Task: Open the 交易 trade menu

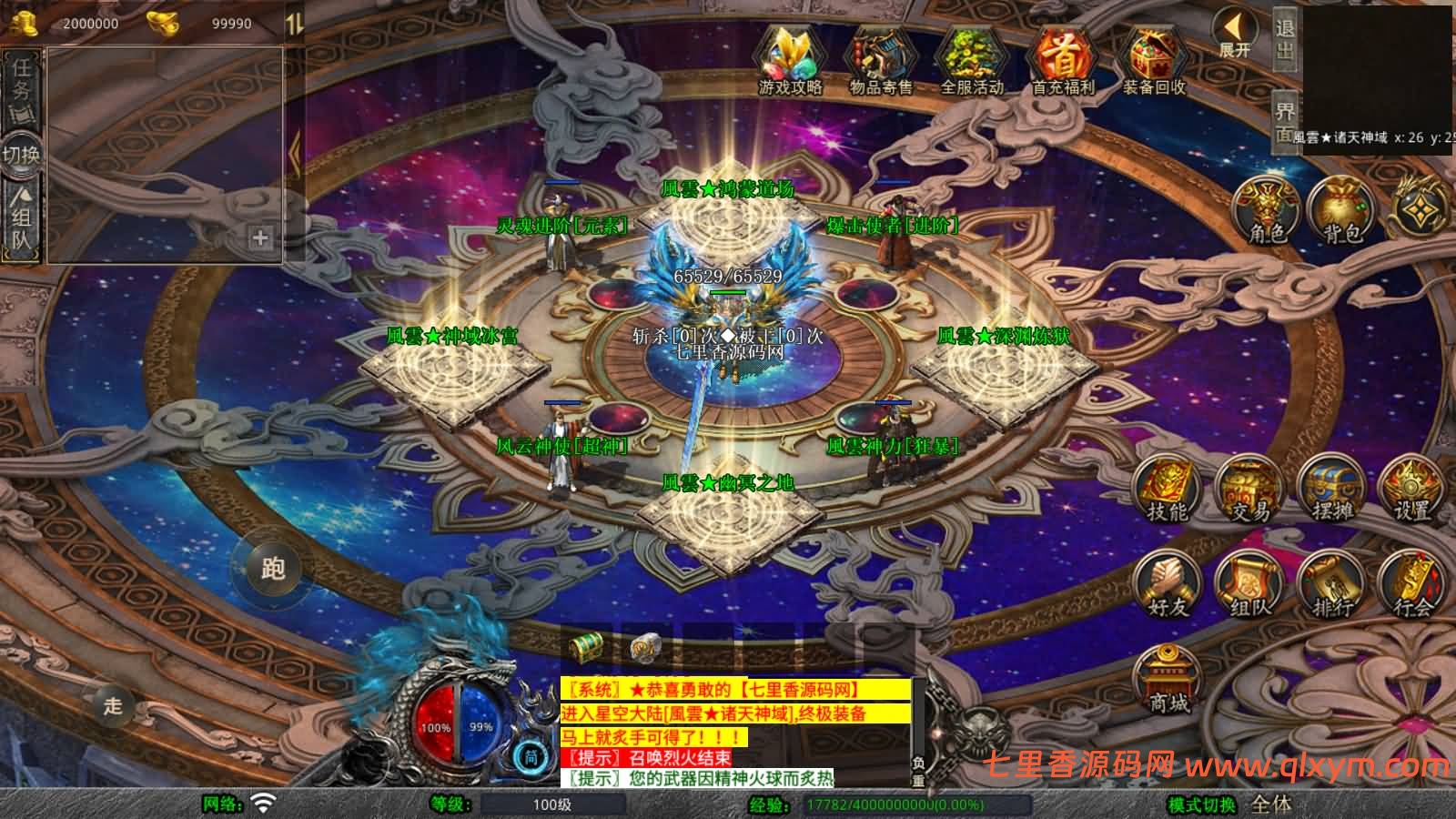Action: [1250, 490]
